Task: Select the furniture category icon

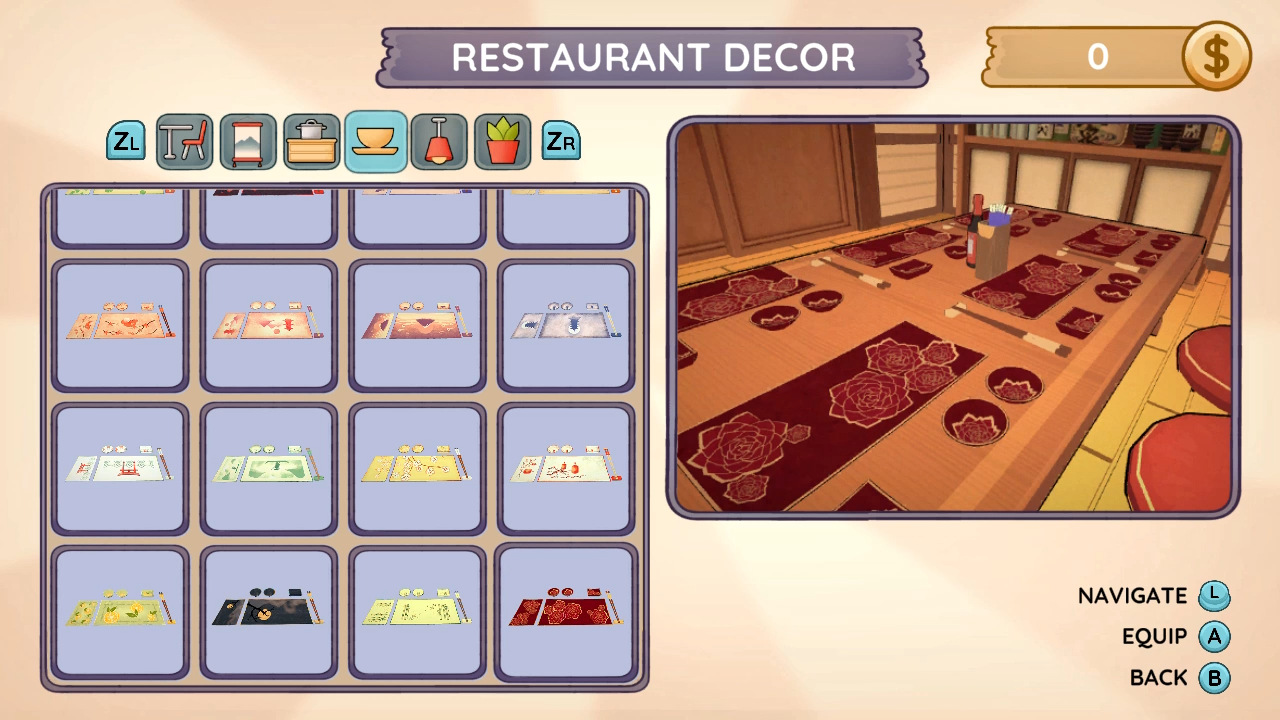Action: coord(186,141)
